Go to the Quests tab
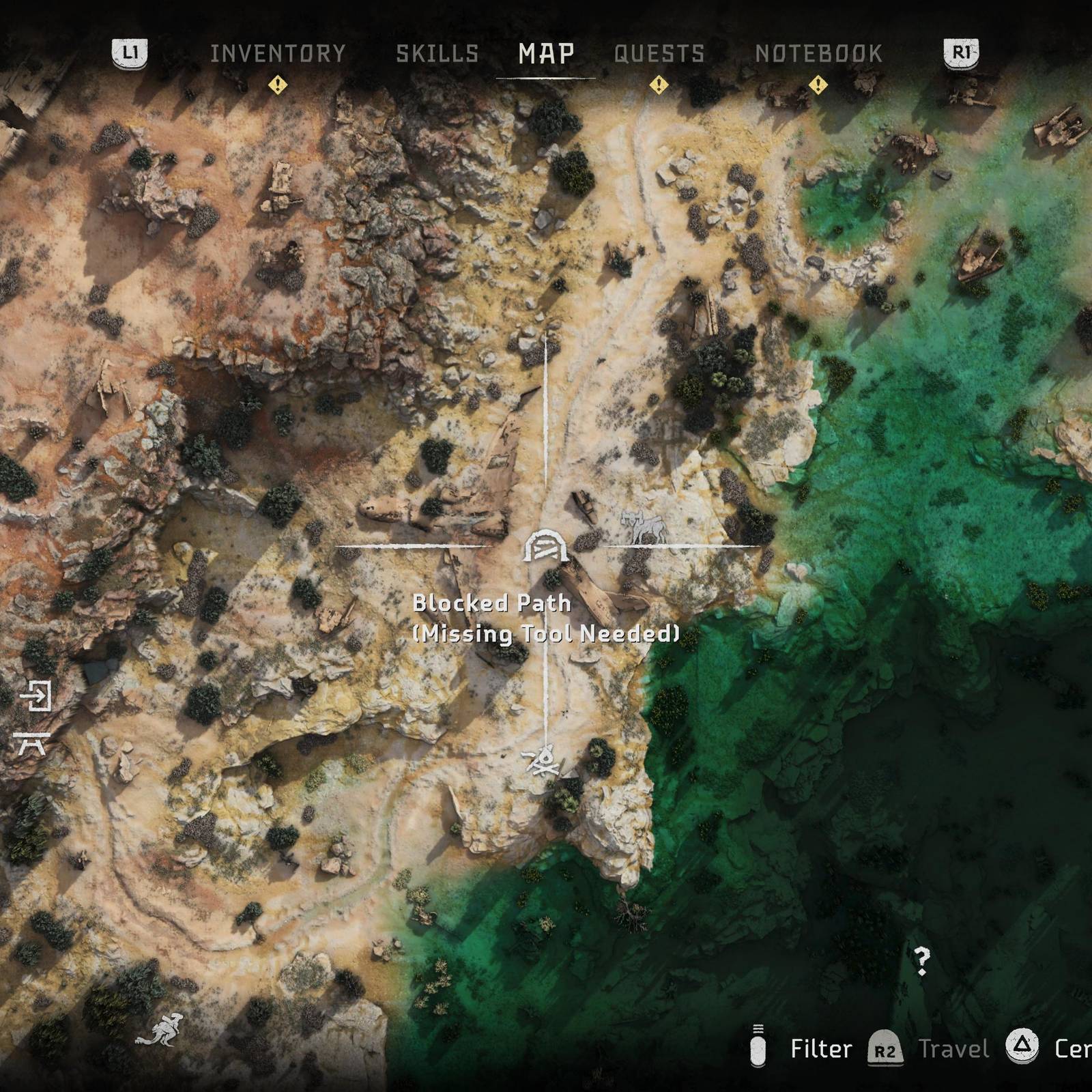Viewport: 1092px width, 1092px height. pyautogui.click(x=659, y=54)
